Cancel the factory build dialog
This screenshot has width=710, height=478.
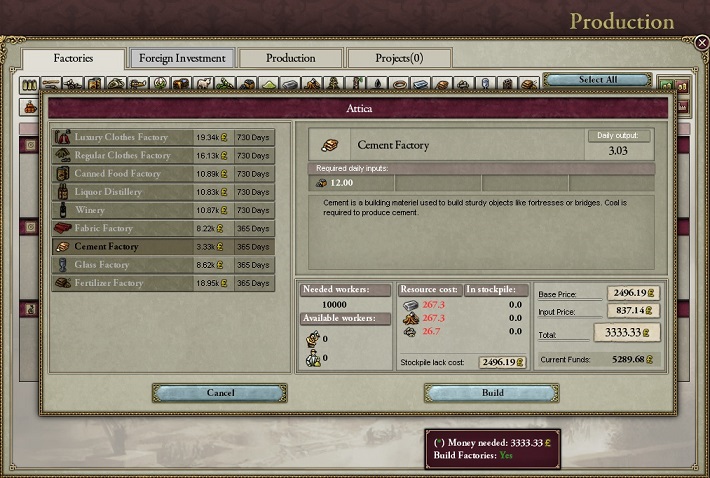point(220,393)
